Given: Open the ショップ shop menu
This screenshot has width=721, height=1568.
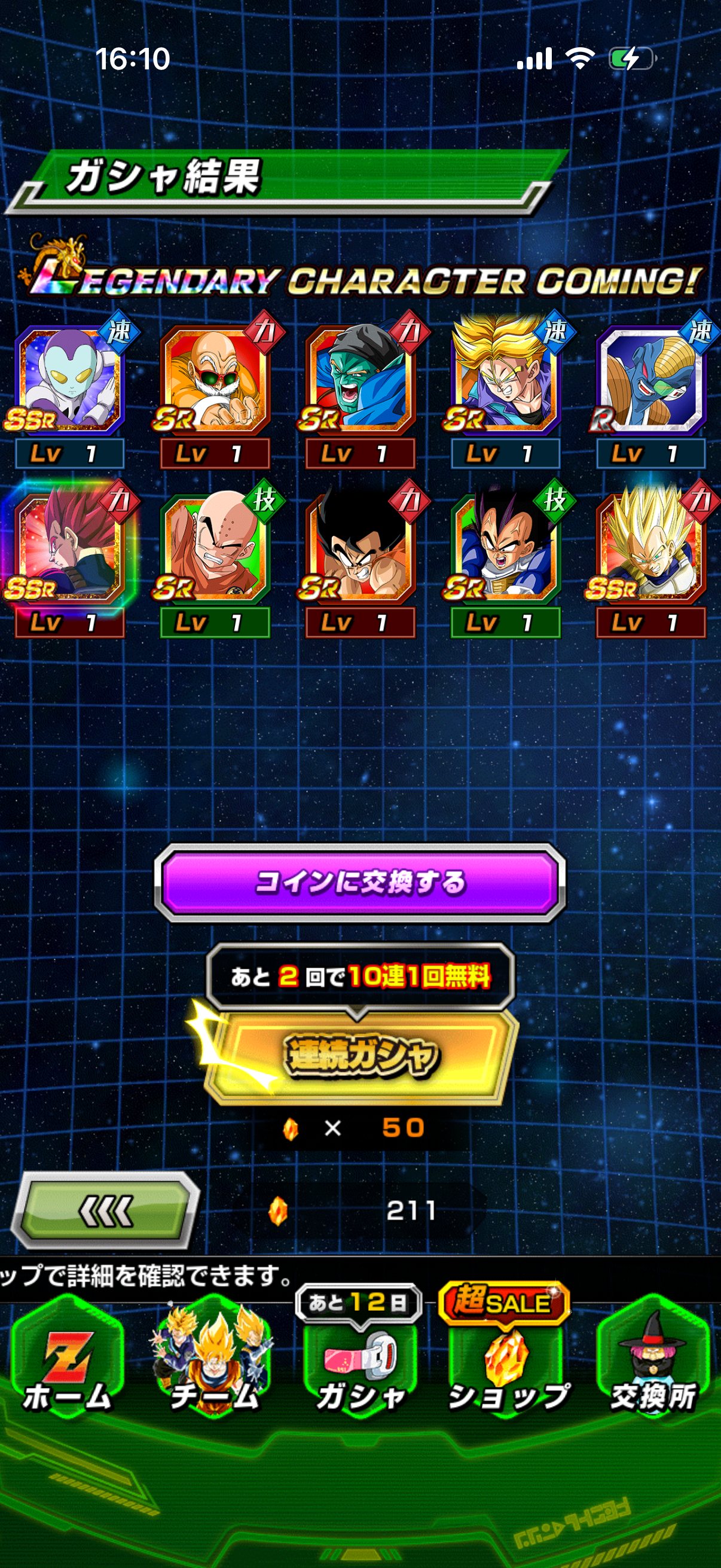Looking at the screenshot, I should click(x=506, y=1363).
